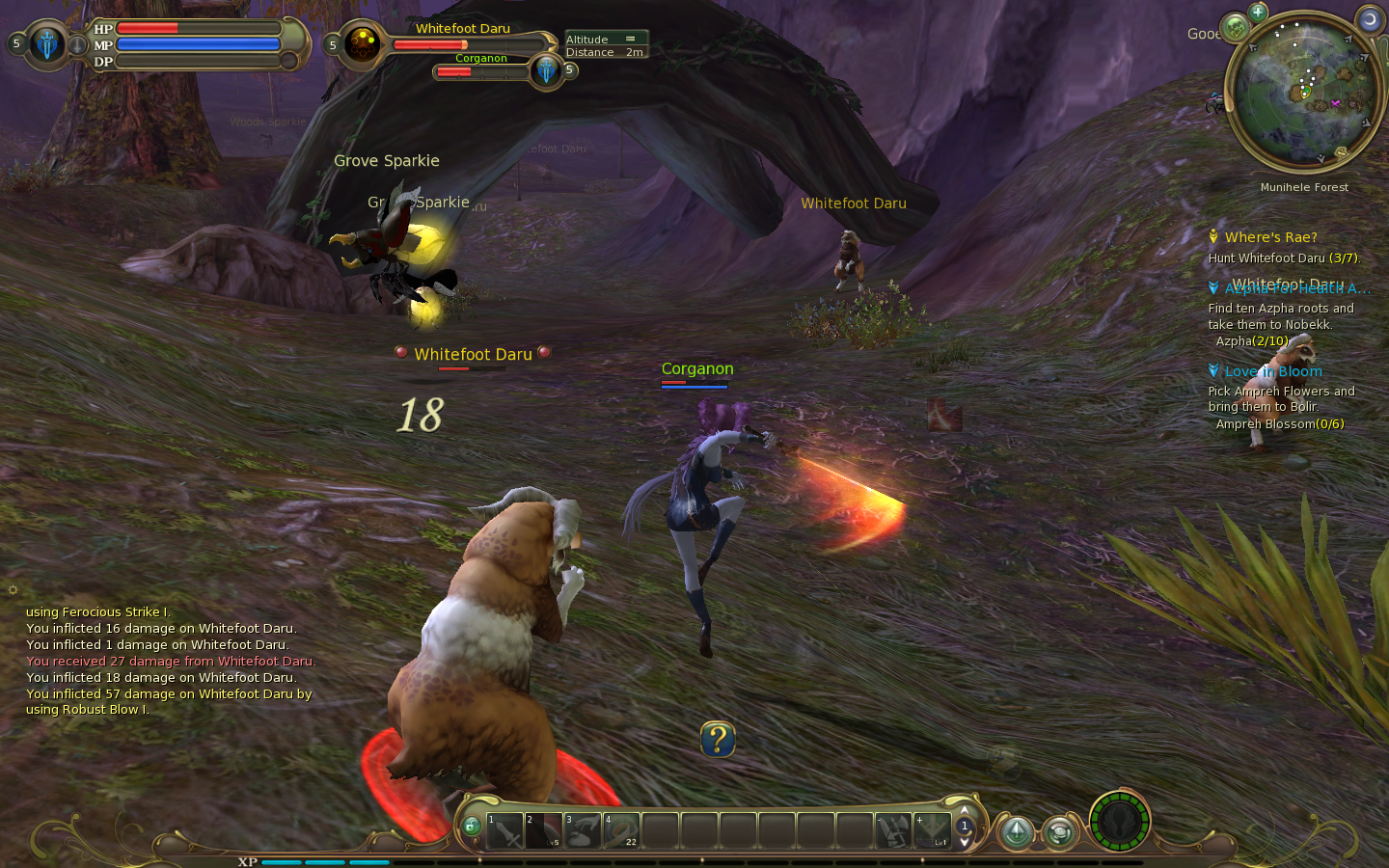
Task: Select the "Where's Rae?" quest tracker entry
Action: pyautogui.click(x=1270, y=237)
